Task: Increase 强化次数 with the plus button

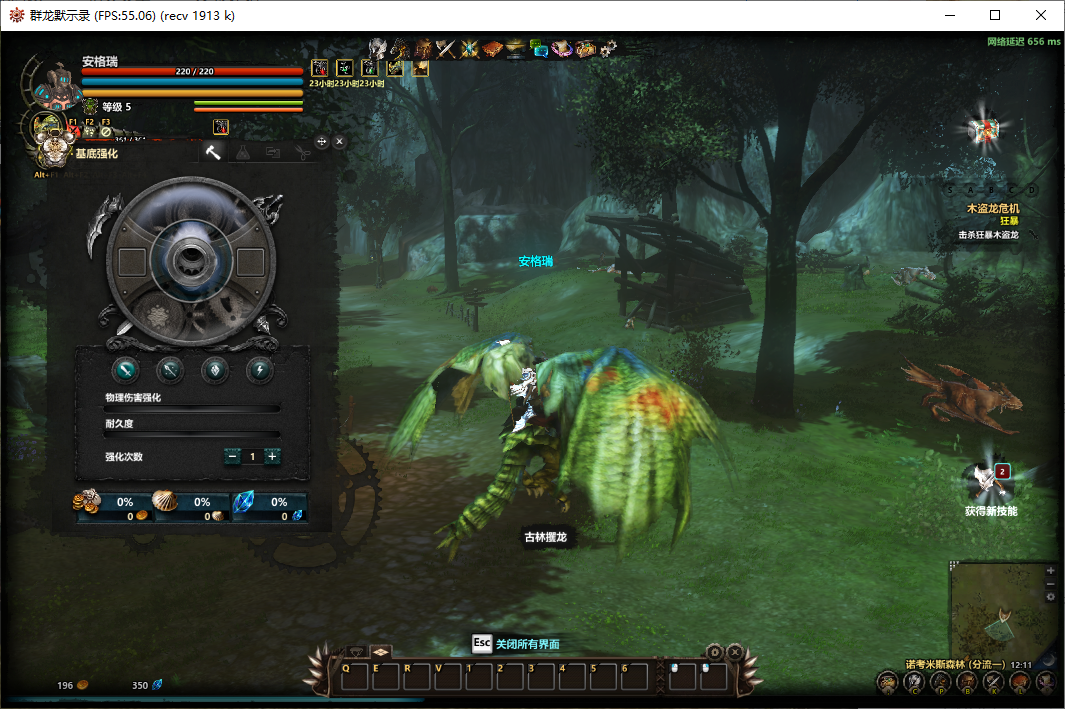Action: (272, 456)
